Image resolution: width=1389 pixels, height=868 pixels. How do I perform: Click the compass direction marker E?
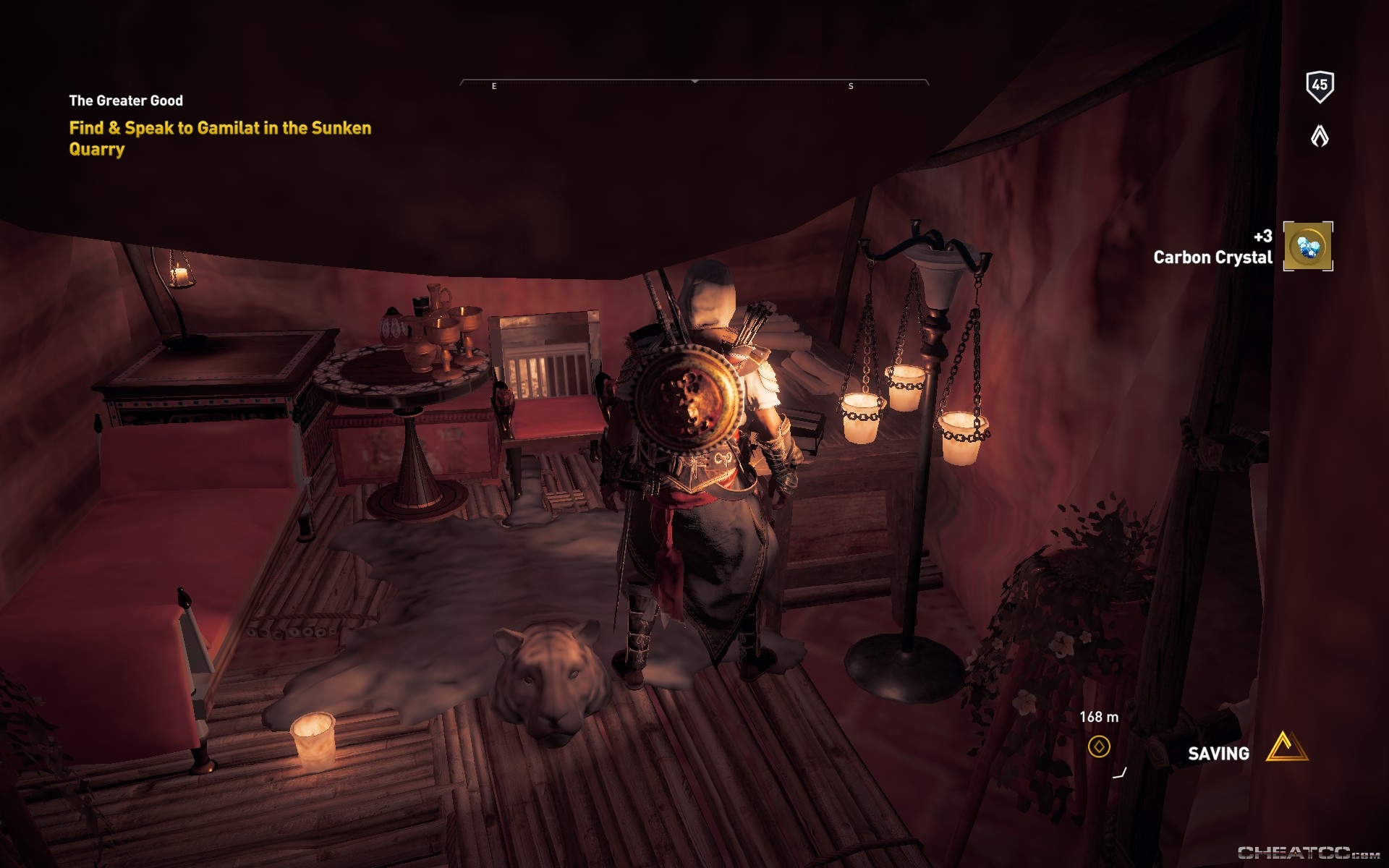click(494, 85)
